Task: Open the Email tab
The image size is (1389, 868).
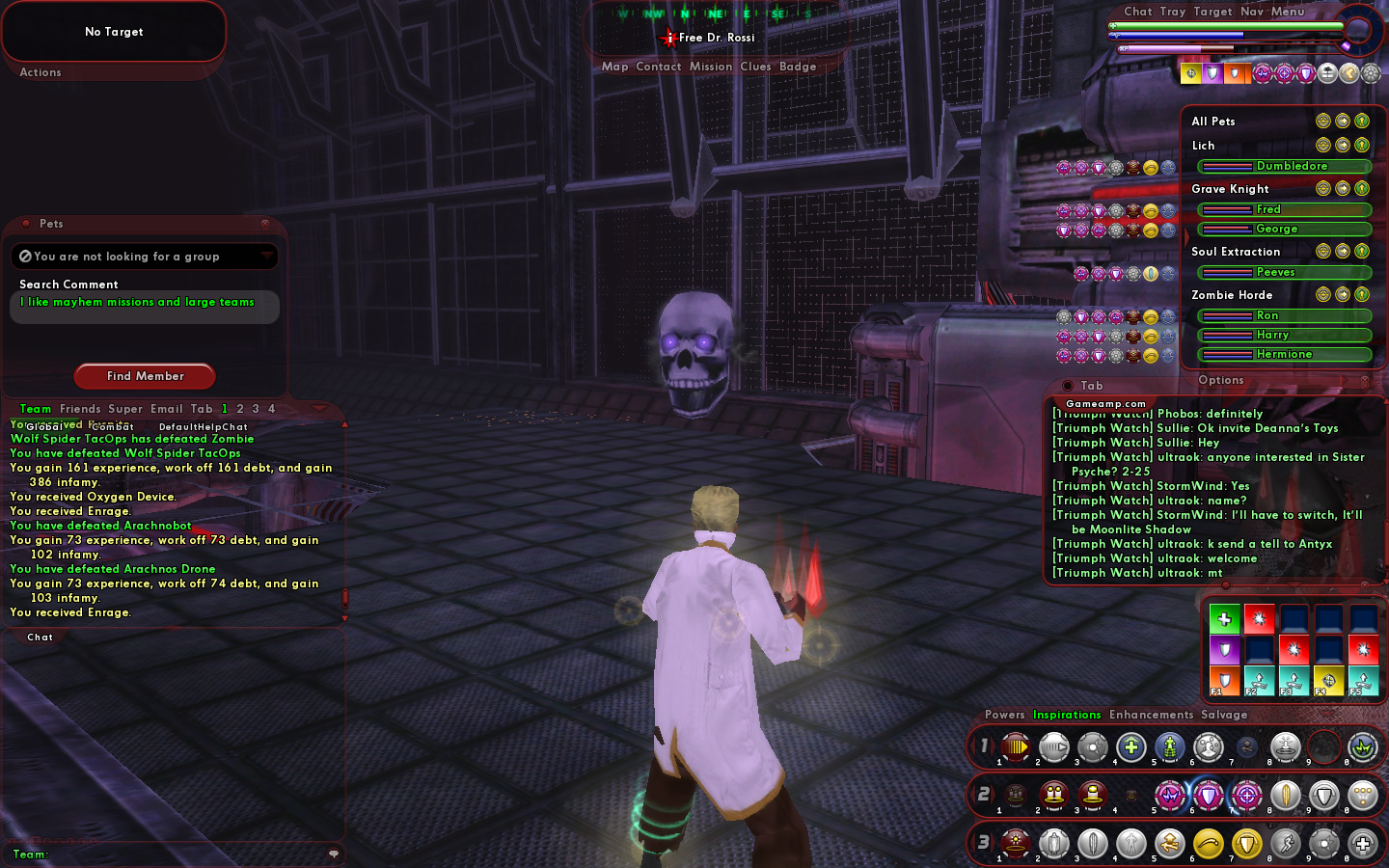Action: [166, 409]
